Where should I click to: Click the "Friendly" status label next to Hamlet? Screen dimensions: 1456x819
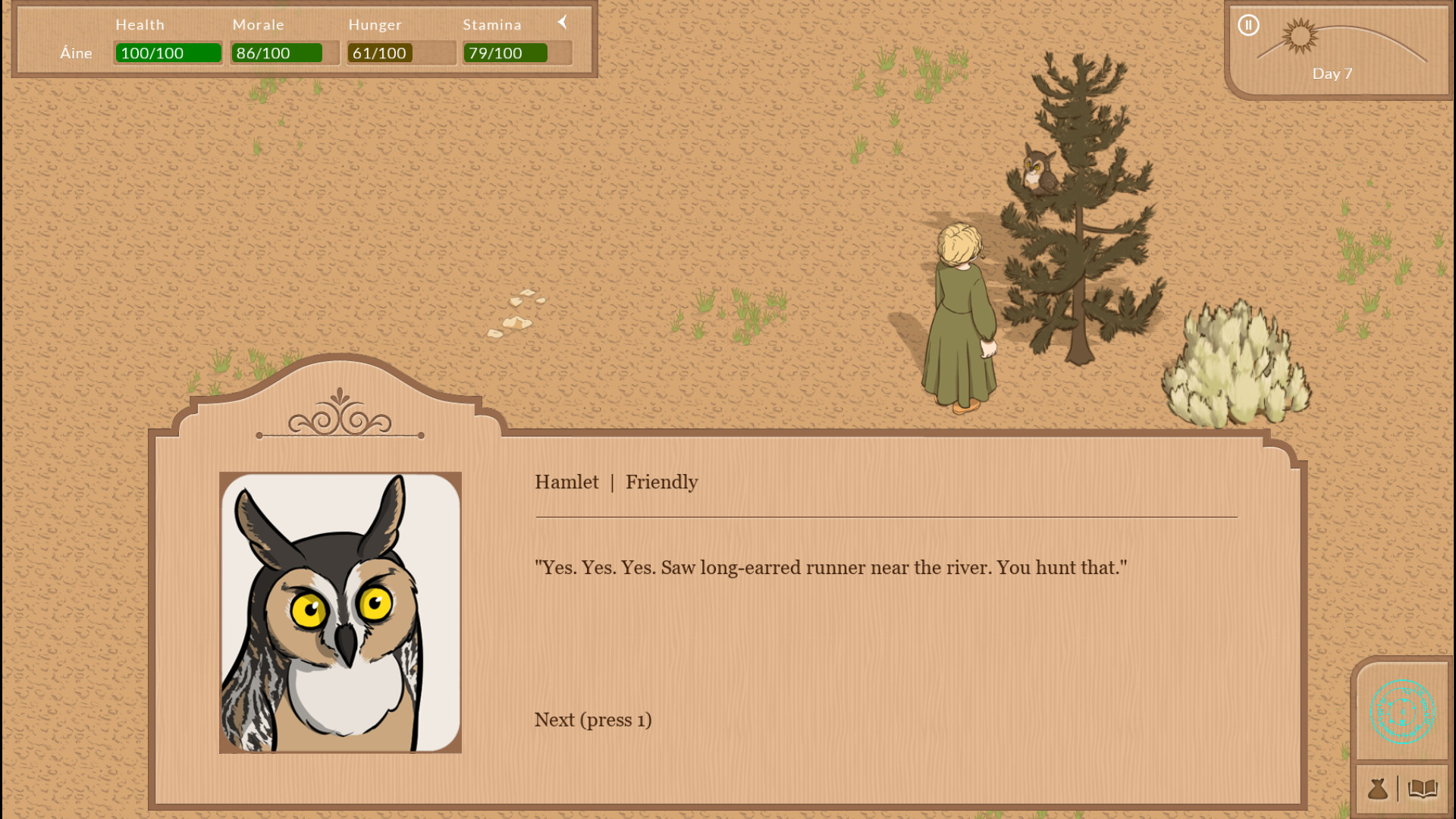pyautogui.click(x=661, y=482)
